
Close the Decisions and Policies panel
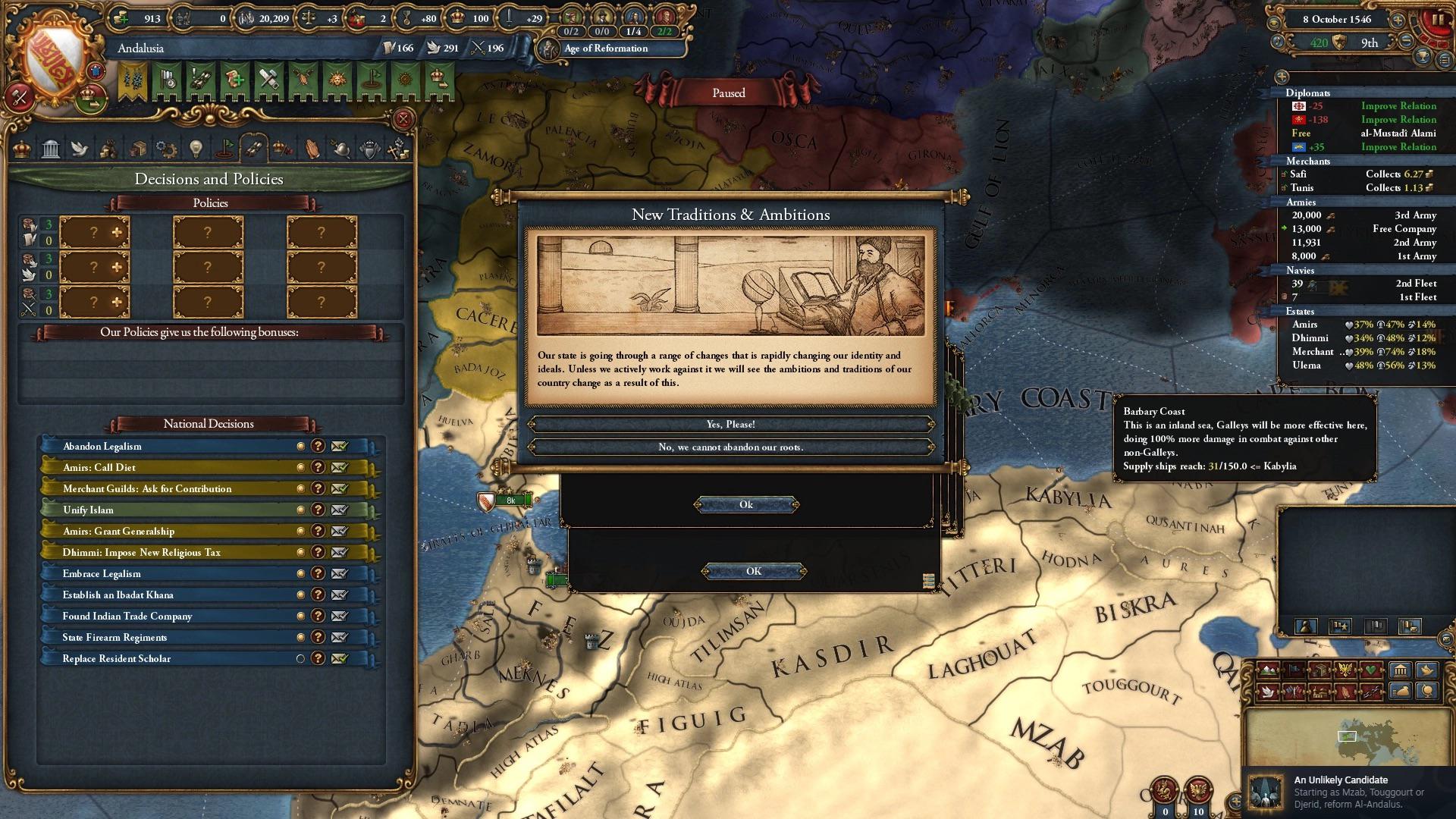pyautogui.click(x=403, y=119)
